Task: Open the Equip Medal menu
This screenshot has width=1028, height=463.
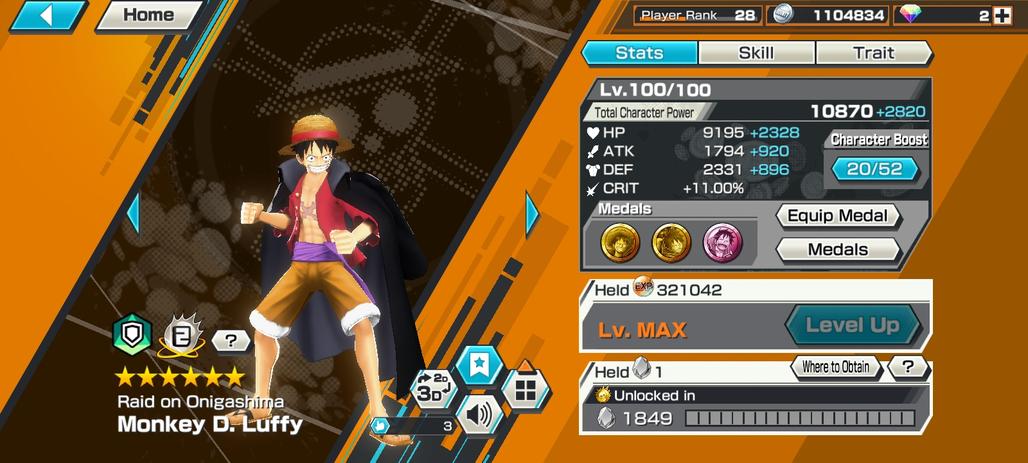Action: 838,216
